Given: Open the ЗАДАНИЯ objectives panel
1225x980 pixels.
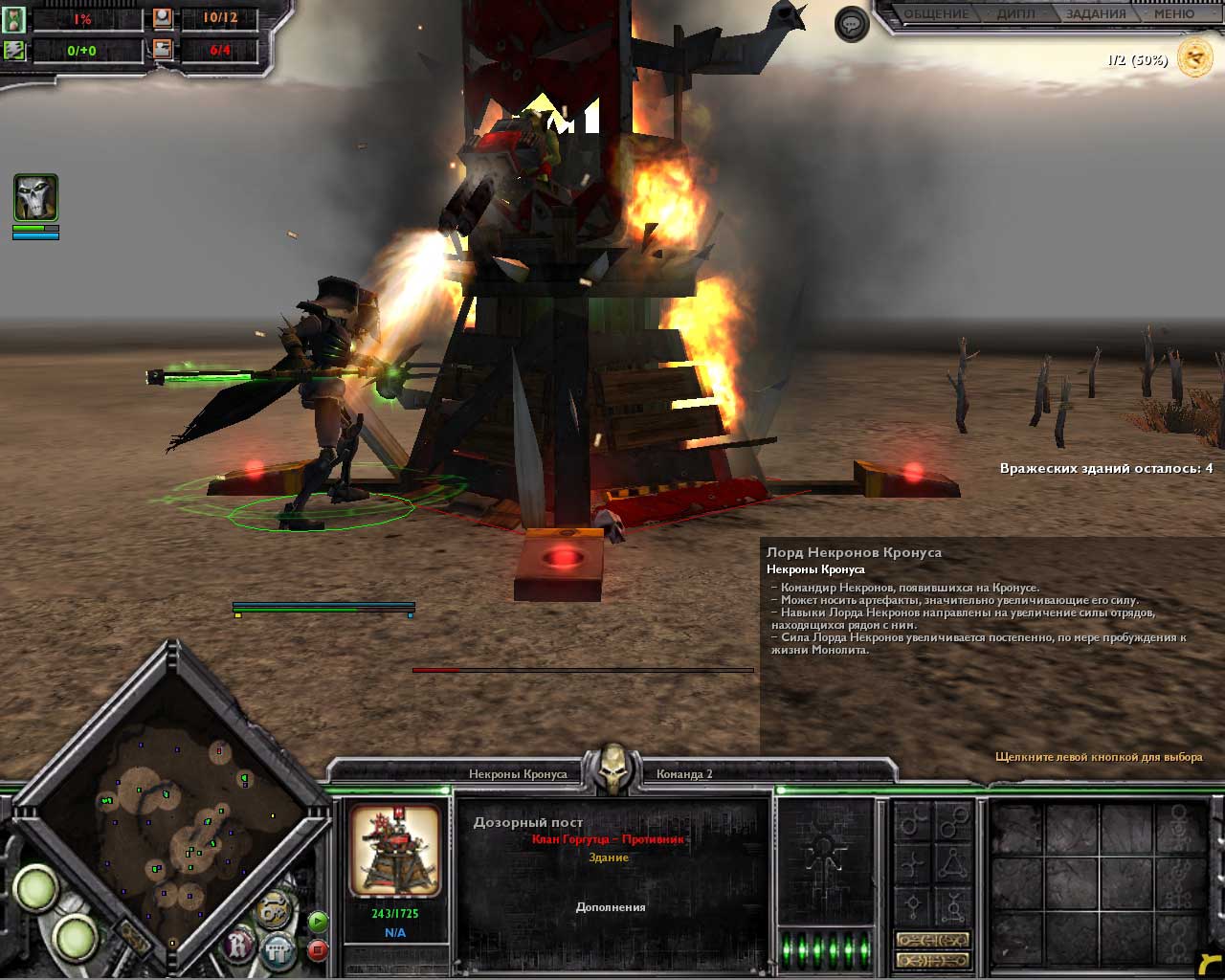Looking at the screenshot, I should tap(1097, 14).
